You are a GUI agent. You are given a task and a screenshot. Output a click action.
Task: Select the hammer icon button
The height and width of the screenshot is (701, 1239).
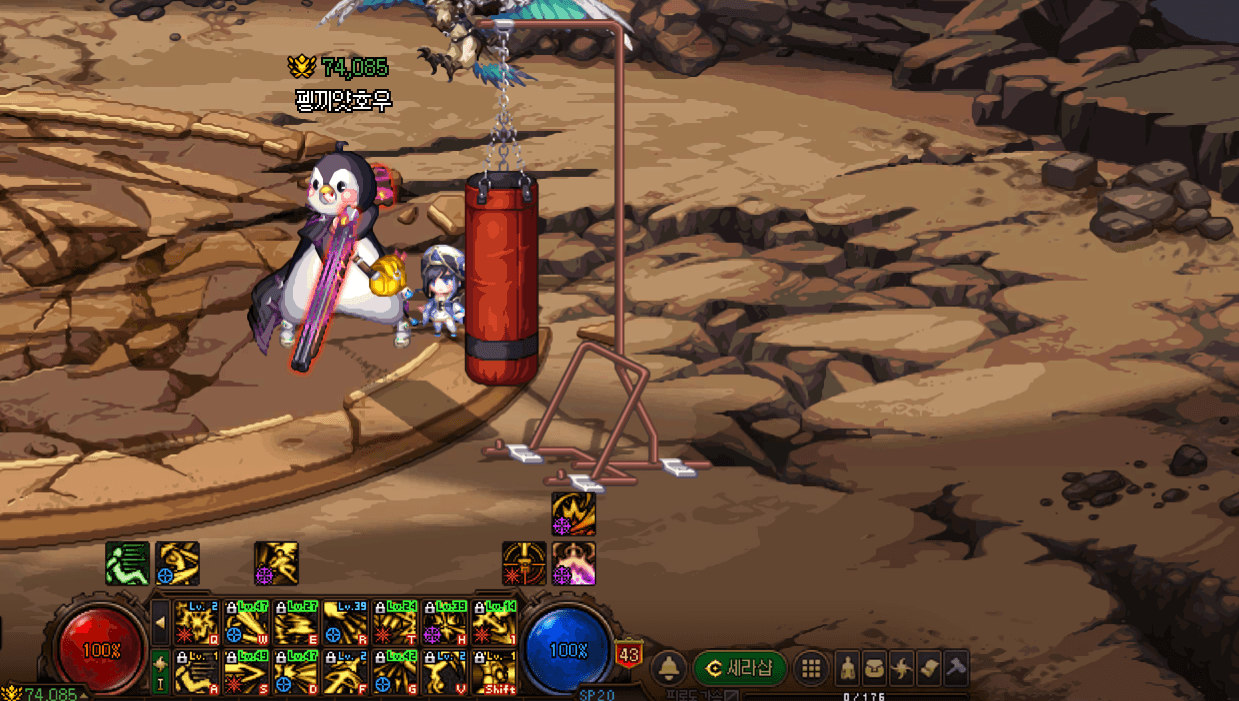pos(956,667)
